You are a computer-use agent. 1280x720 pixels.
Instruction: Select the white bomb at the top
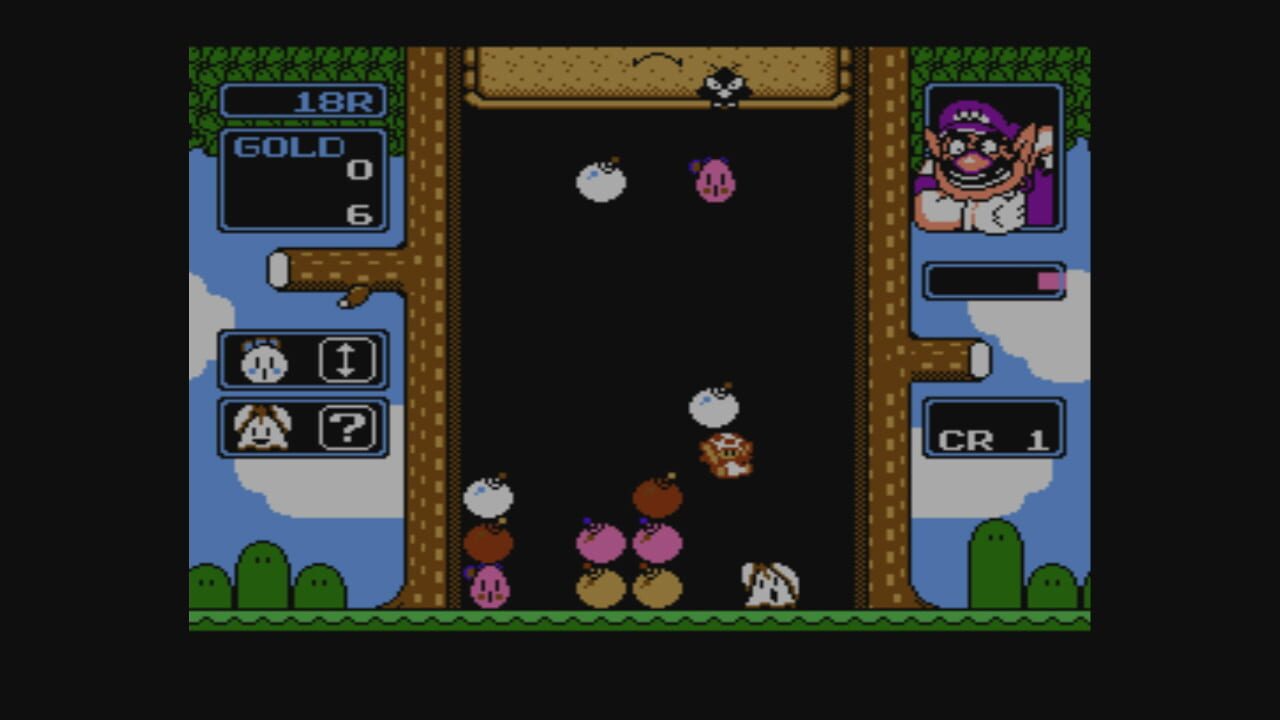pyautogui.click(x=601, y=180)
